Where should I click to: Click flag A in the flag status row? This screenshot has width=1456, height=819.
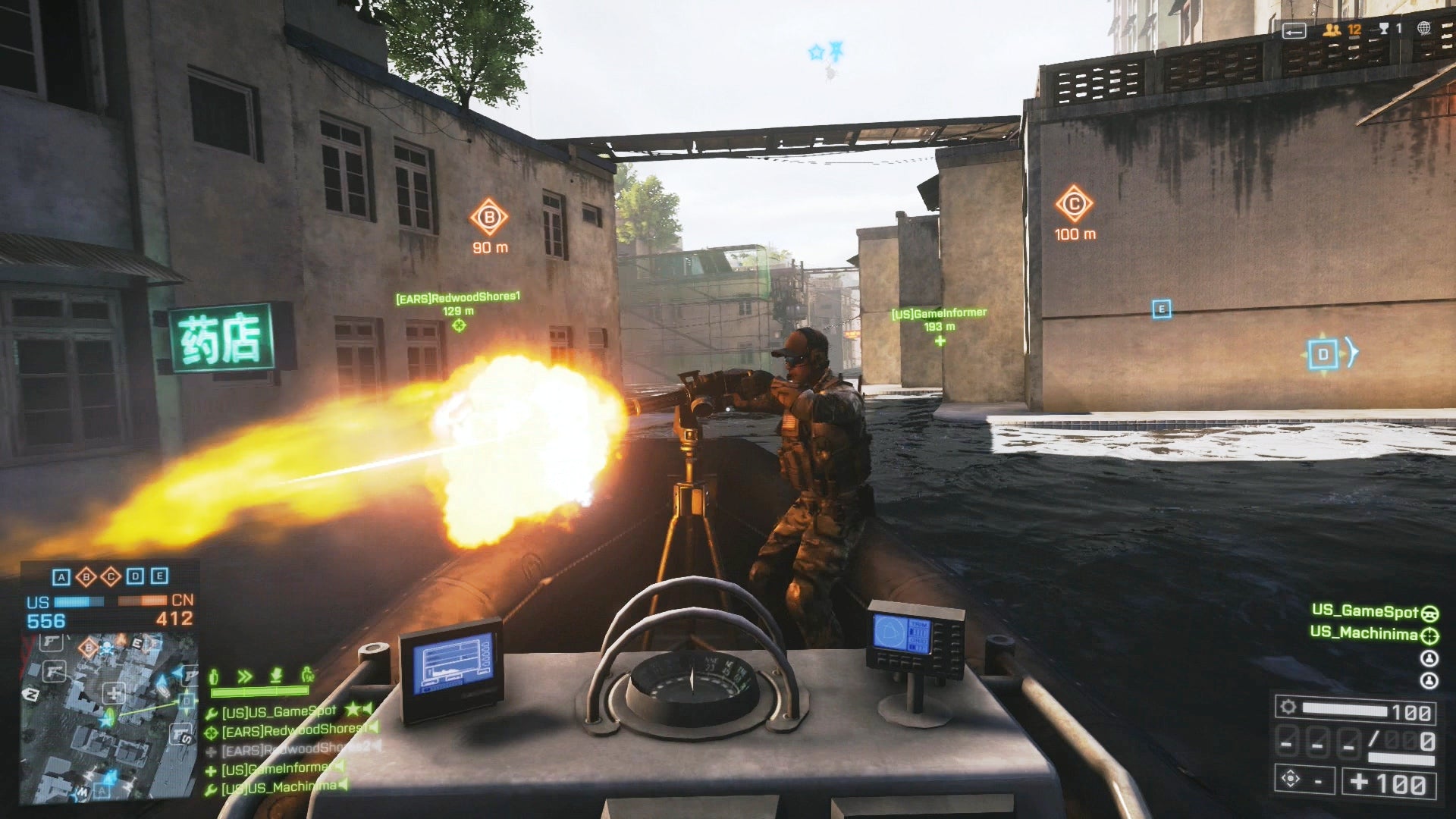pos(61,577)
